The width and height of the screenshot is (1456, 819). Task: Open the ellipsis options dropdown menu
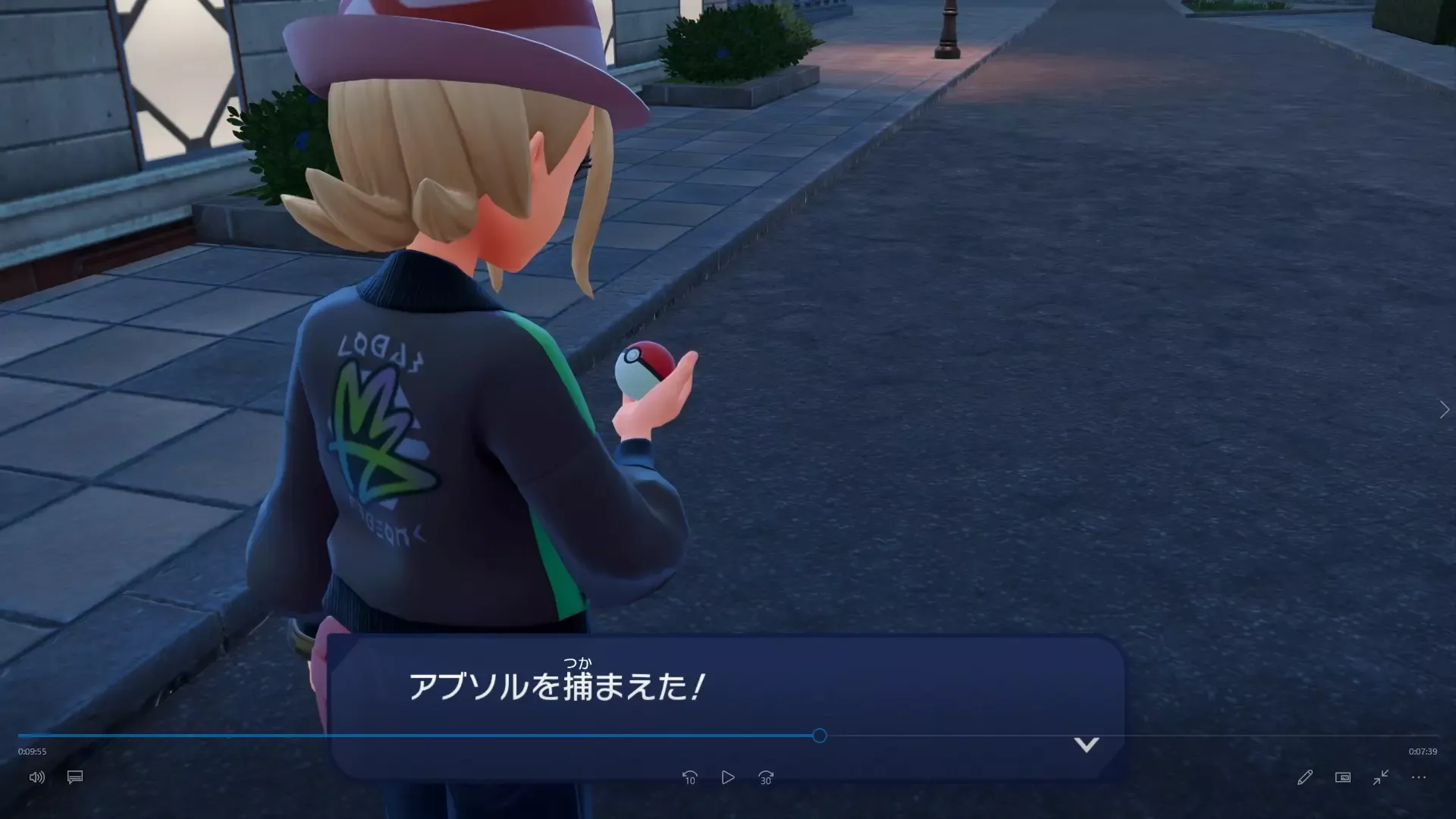pos(1418,777)
